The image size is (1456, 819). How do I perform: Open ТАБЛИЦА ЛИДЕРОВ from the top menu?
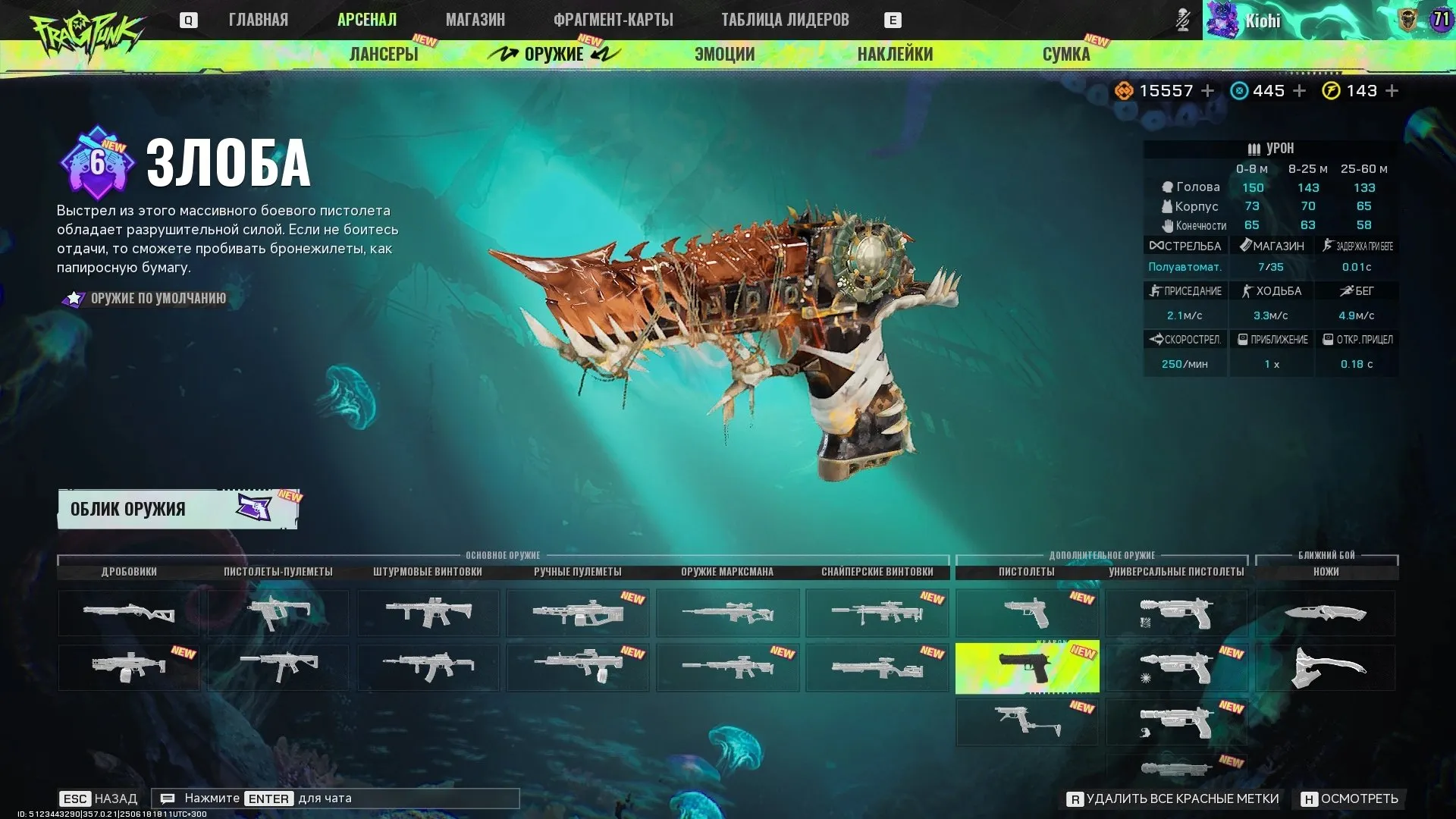[785, 20]
